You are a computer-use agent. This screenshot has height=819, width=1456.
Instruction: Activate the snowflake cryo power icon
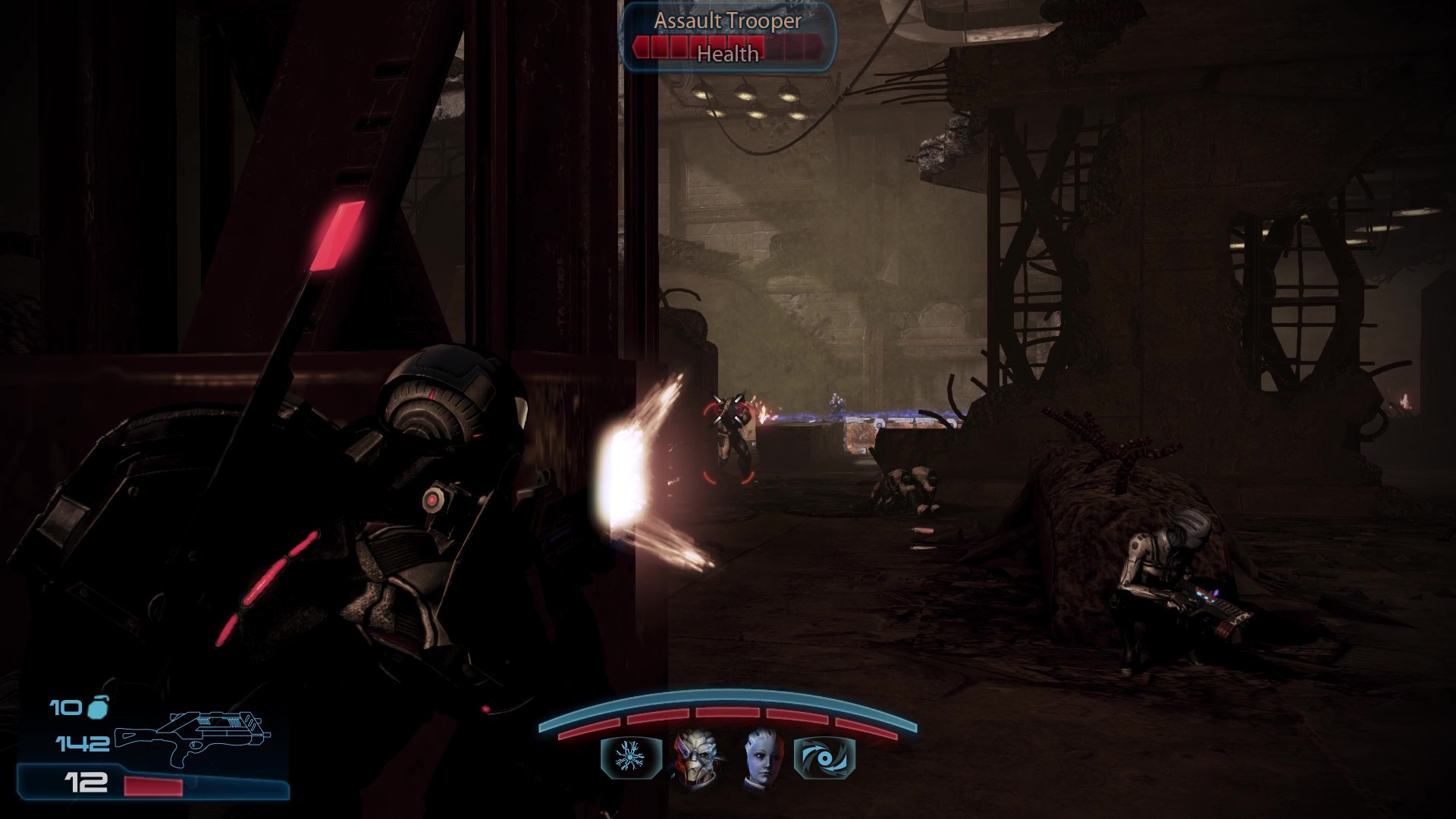631,758
